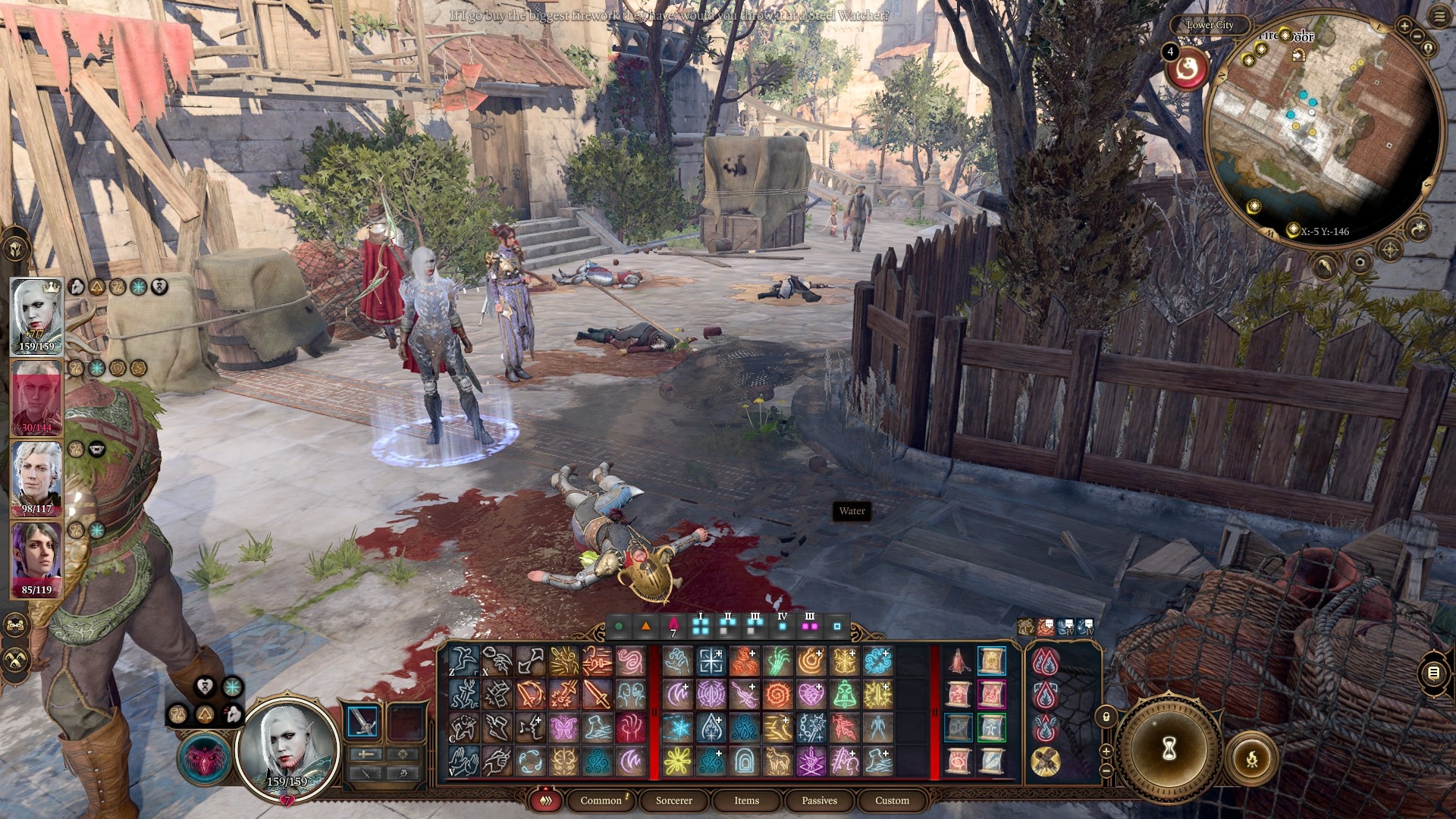Show the Items hotbar tab
The width and height of the screenshot is (1456, 819).
746,800
